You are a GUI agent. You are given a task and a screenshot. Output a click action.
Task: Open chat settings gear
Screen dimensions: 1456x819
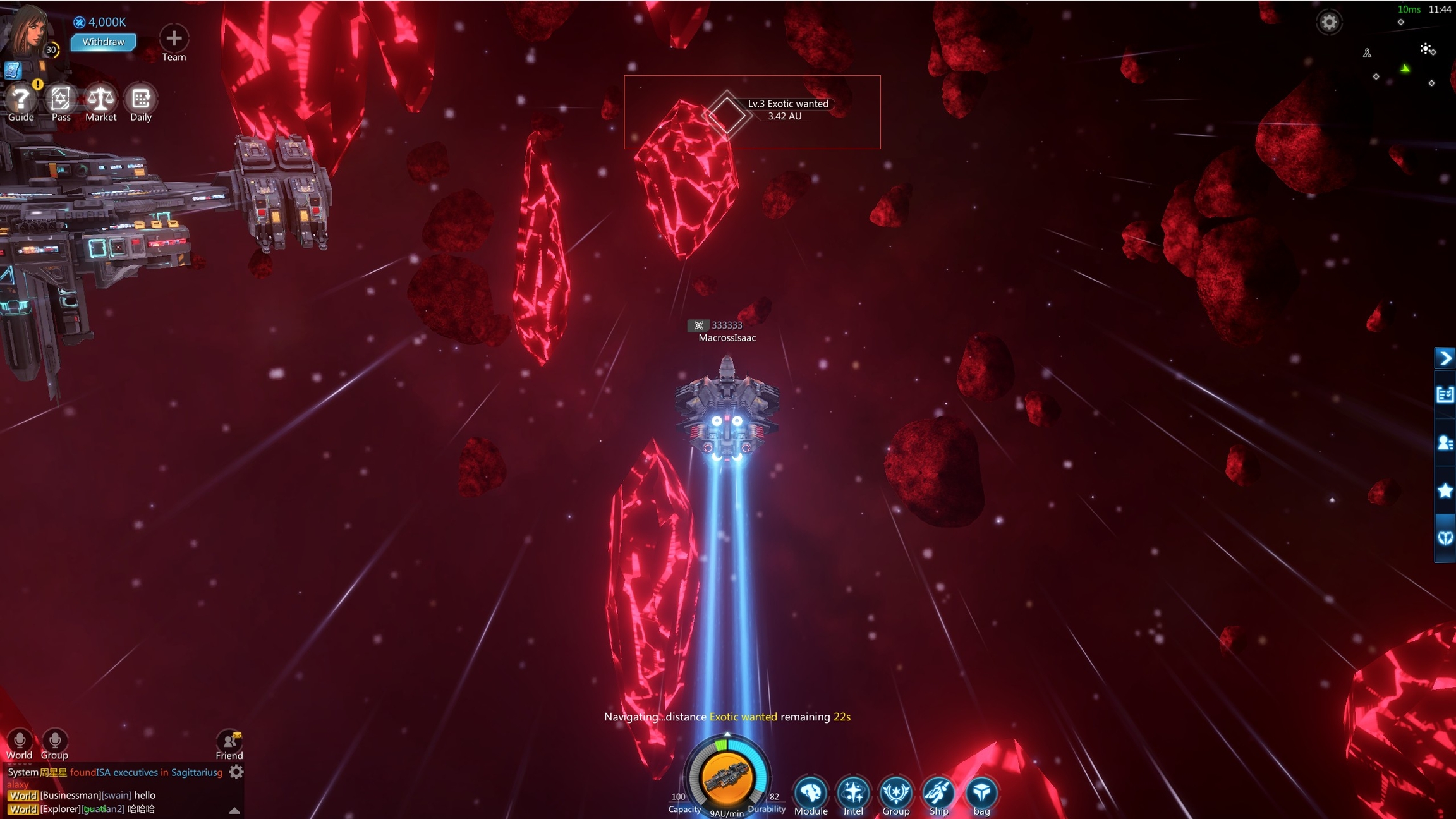236,772
